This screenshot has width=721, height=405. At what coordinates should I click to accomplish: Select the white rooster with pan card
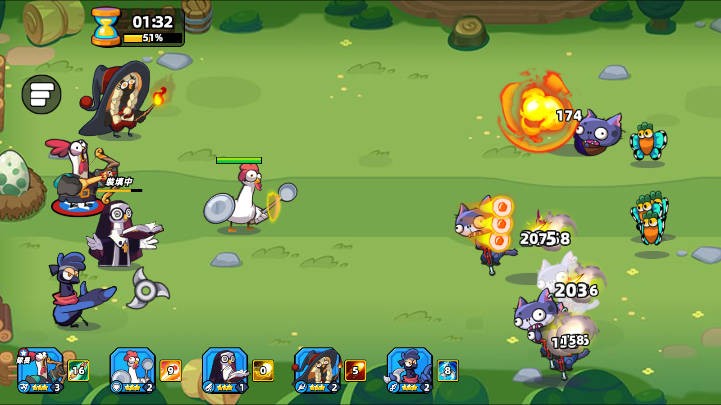coord(132,369)
